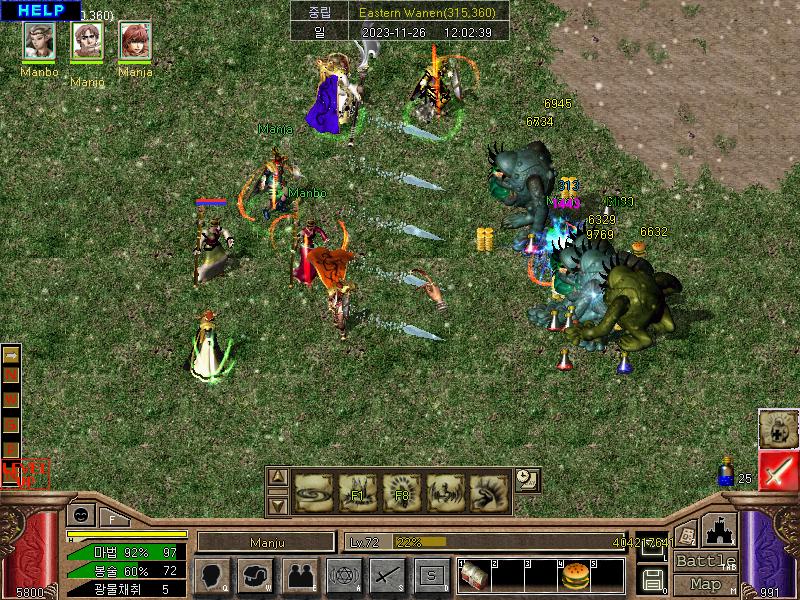
Task: Use the blue potion with count 25
Action: (x=727, y=474)
